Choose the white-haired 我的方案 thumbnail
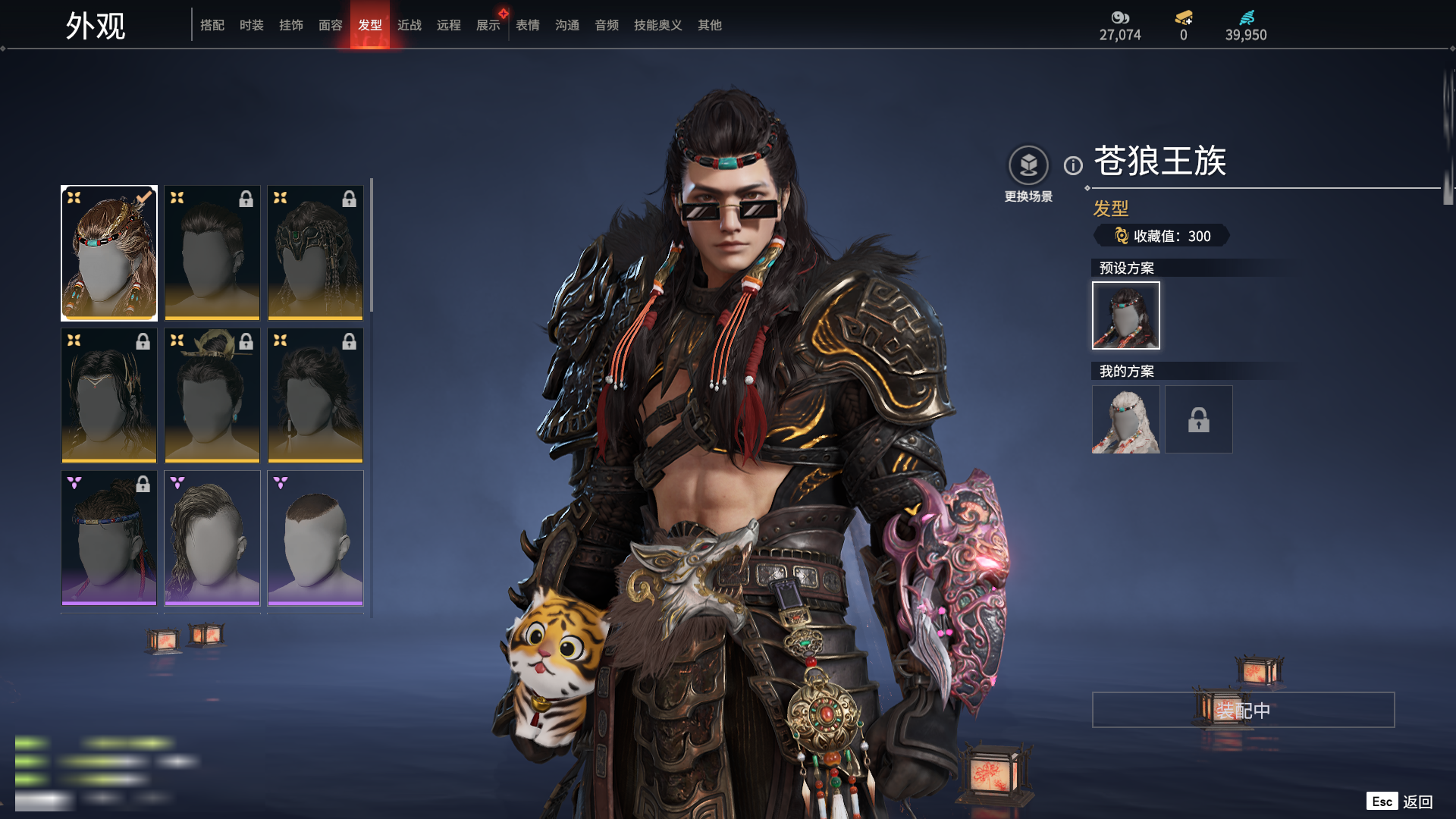 coord(1125,419)
